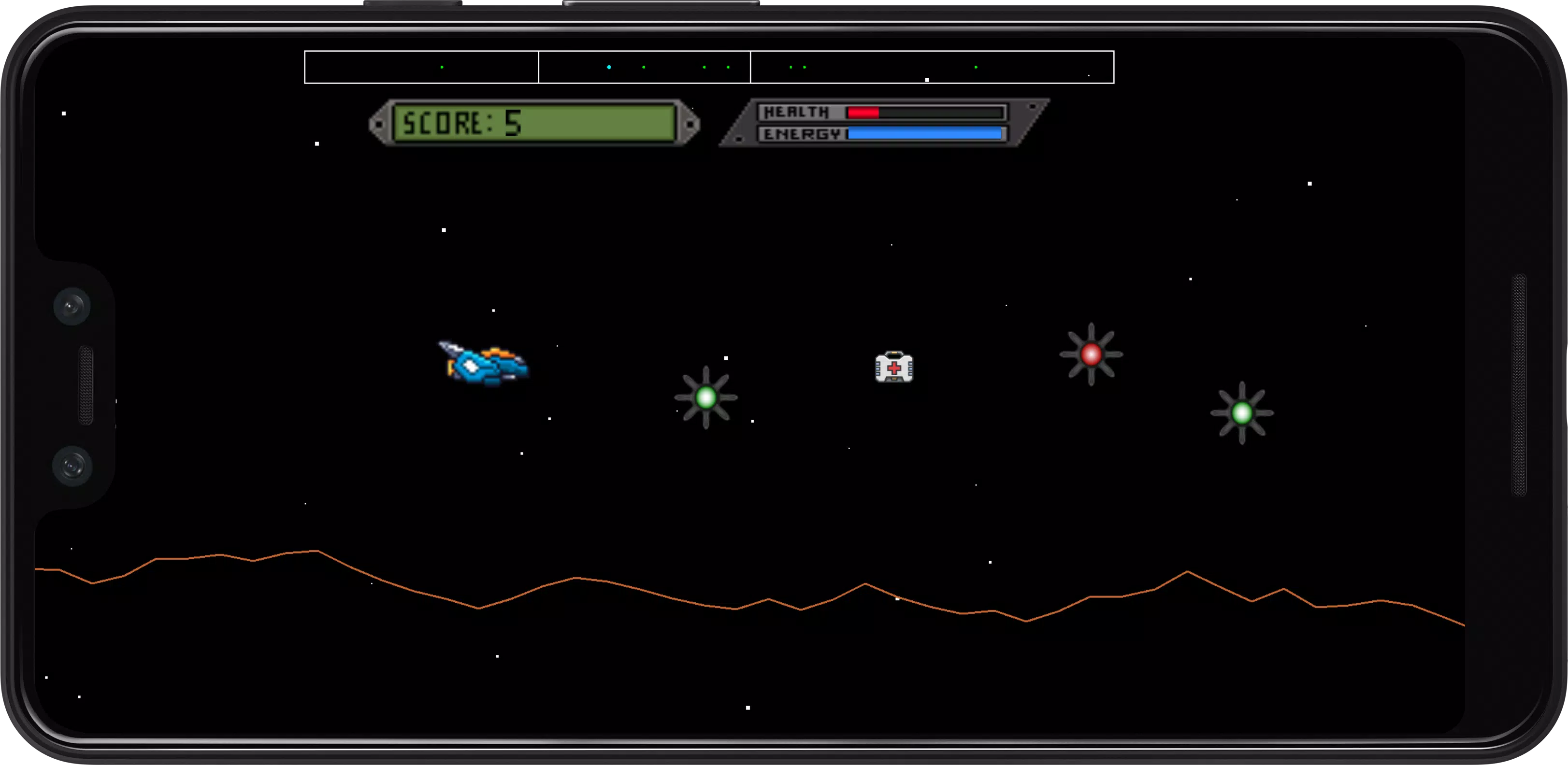Tap the status panel holding both bars
This screenshot has height=765, width=1568.
coord(883,124)
